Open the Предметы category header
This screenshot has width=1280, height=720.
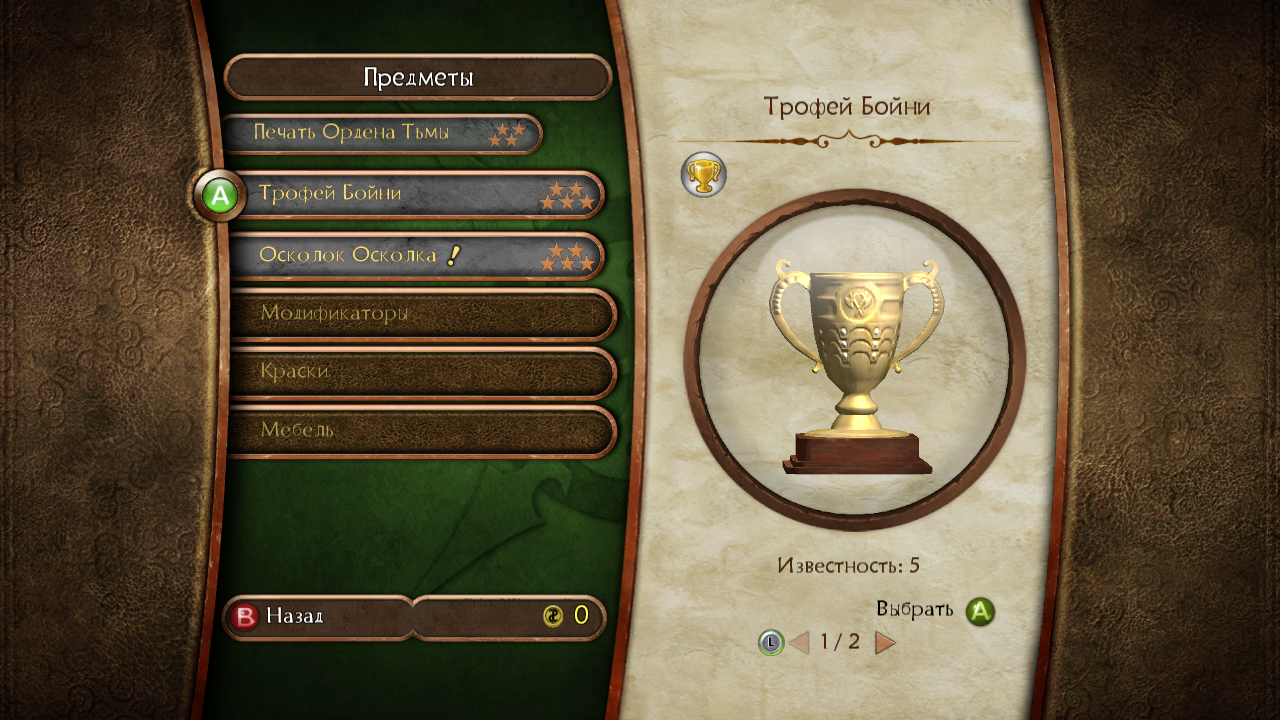pyautogui.click(x=418, y=78)
